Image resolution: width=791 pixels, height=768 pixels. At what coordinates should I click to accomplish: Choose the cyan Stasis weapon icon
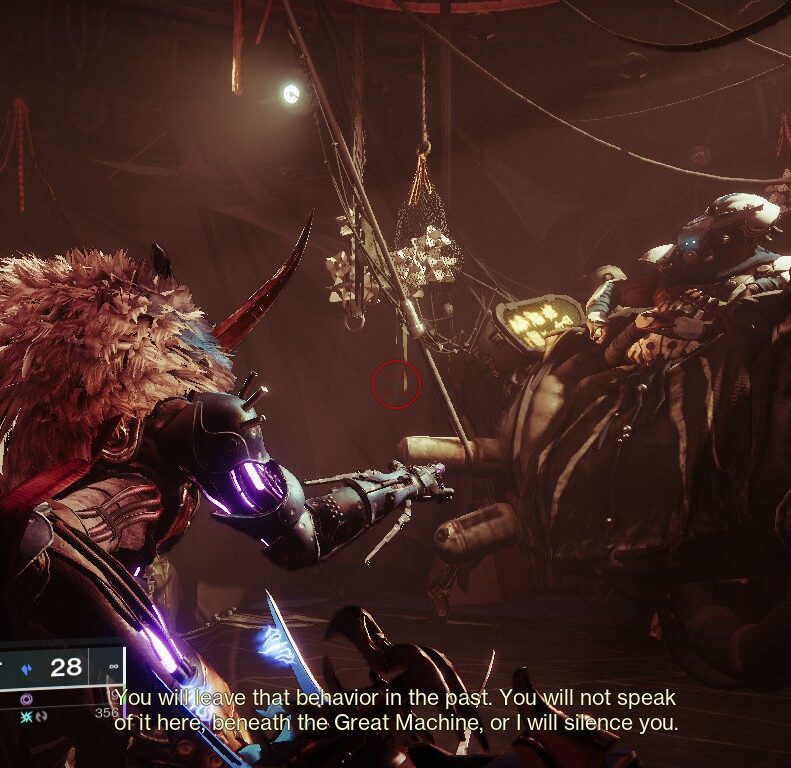coord(26,717)
